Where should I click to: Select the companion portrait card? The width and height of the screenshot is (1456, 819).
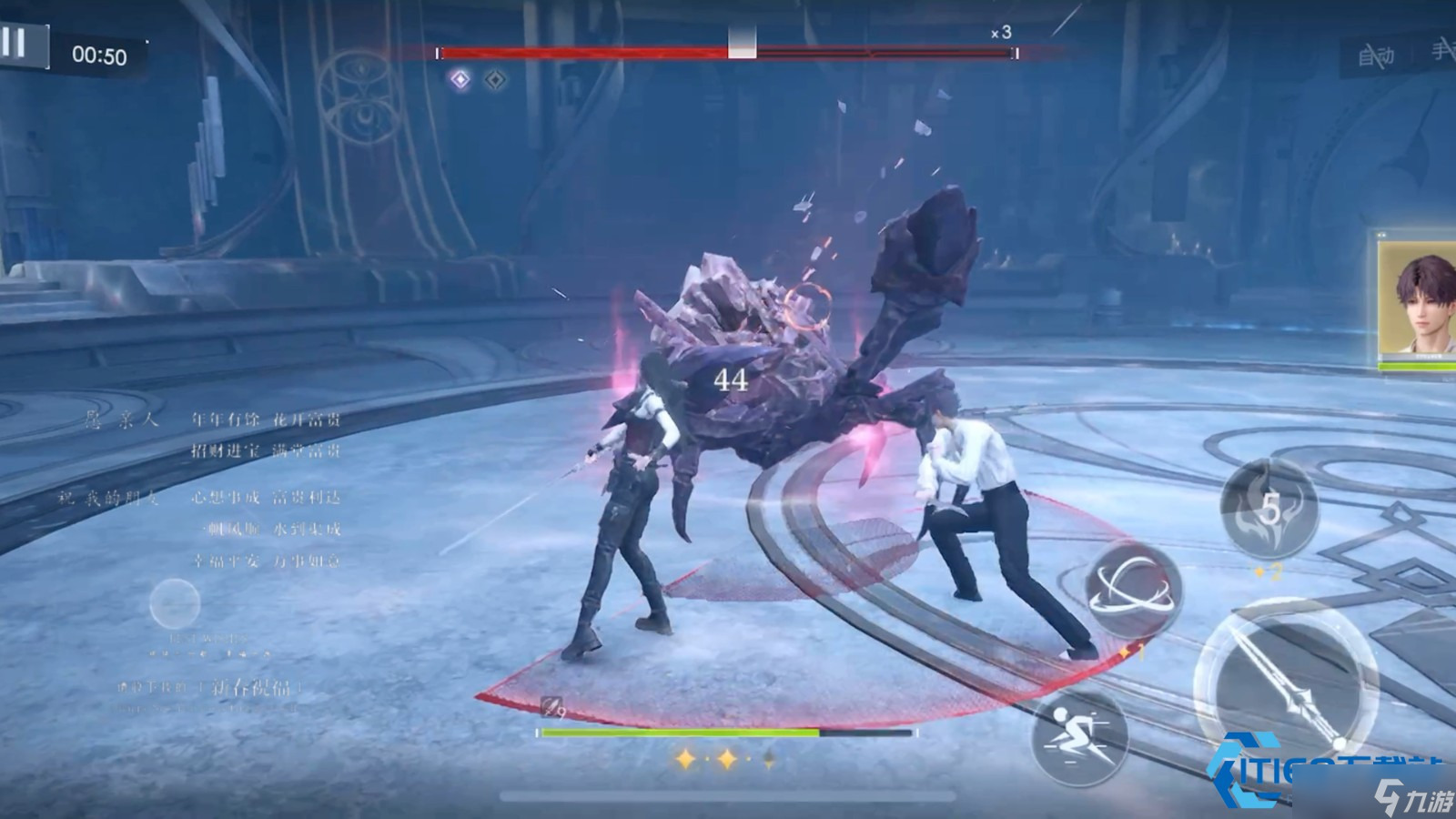(1418, 300)
